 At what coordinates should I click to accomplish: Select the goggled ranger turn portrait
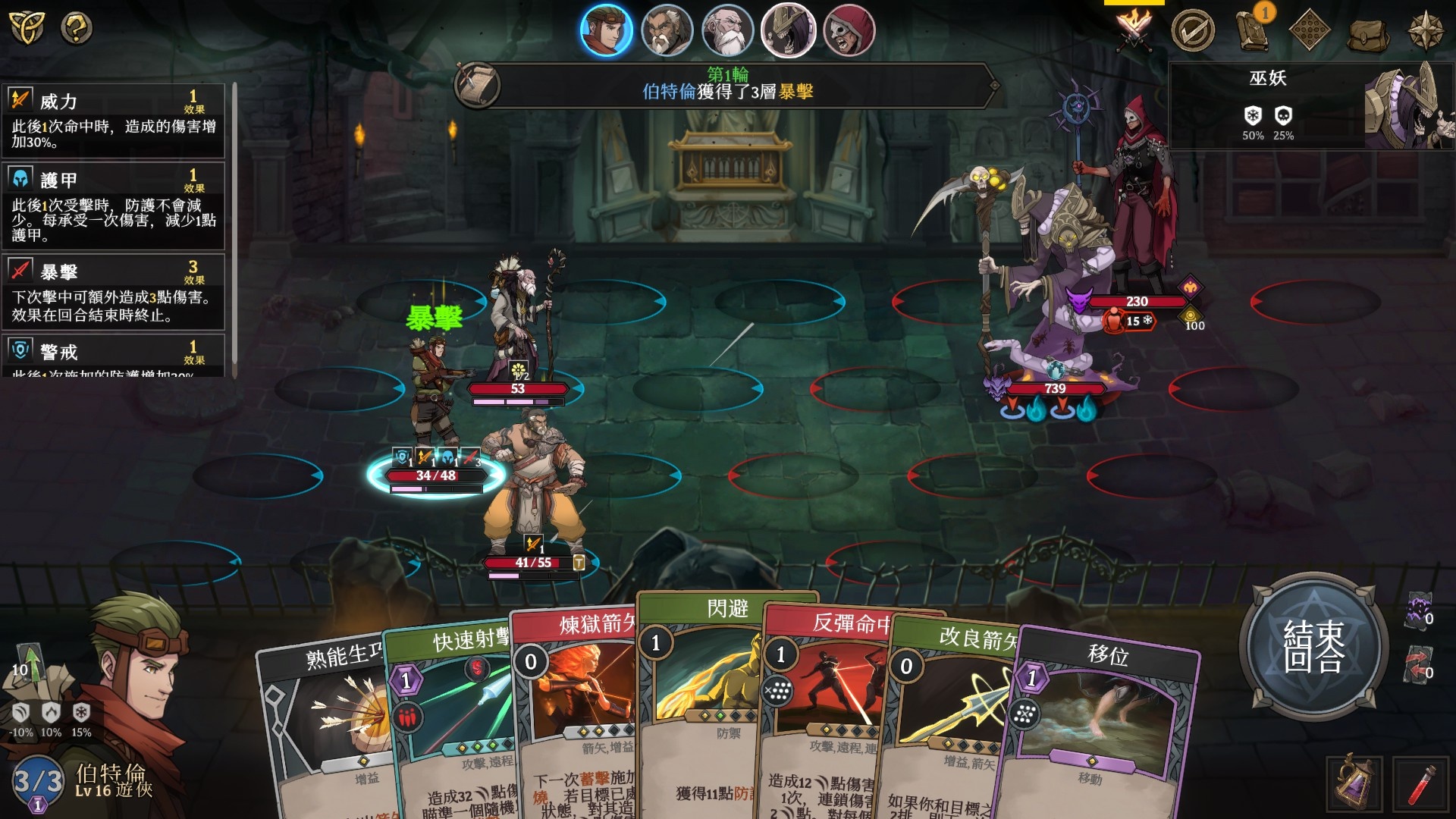606,31
